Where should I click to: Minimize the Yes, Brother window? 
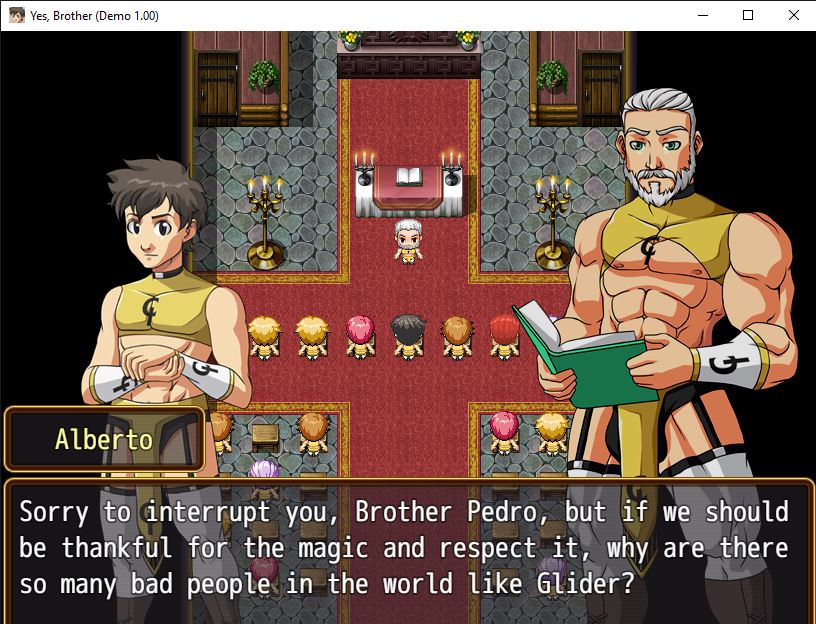coord(701,15)
